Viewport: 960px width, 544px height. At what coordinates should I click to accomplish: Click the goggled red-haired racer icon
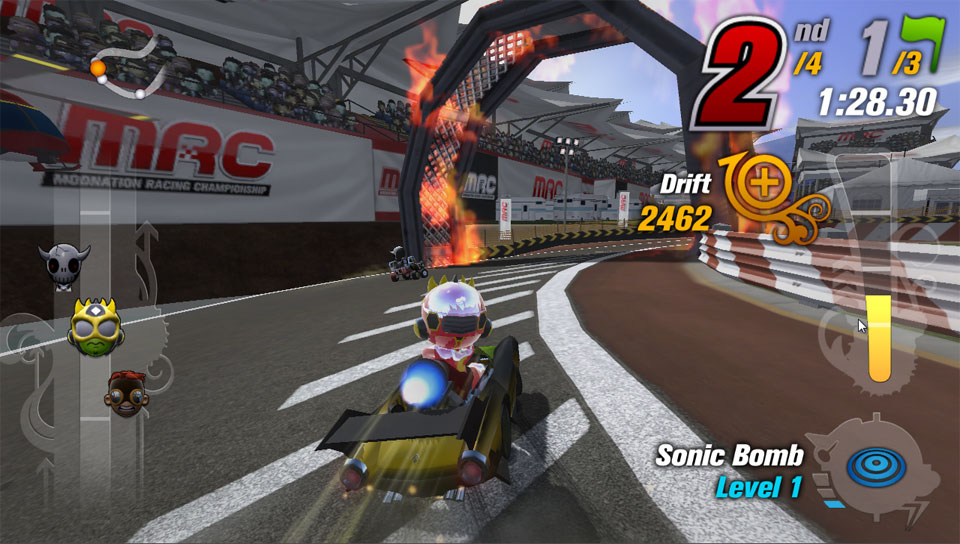(x=125, y=393)
